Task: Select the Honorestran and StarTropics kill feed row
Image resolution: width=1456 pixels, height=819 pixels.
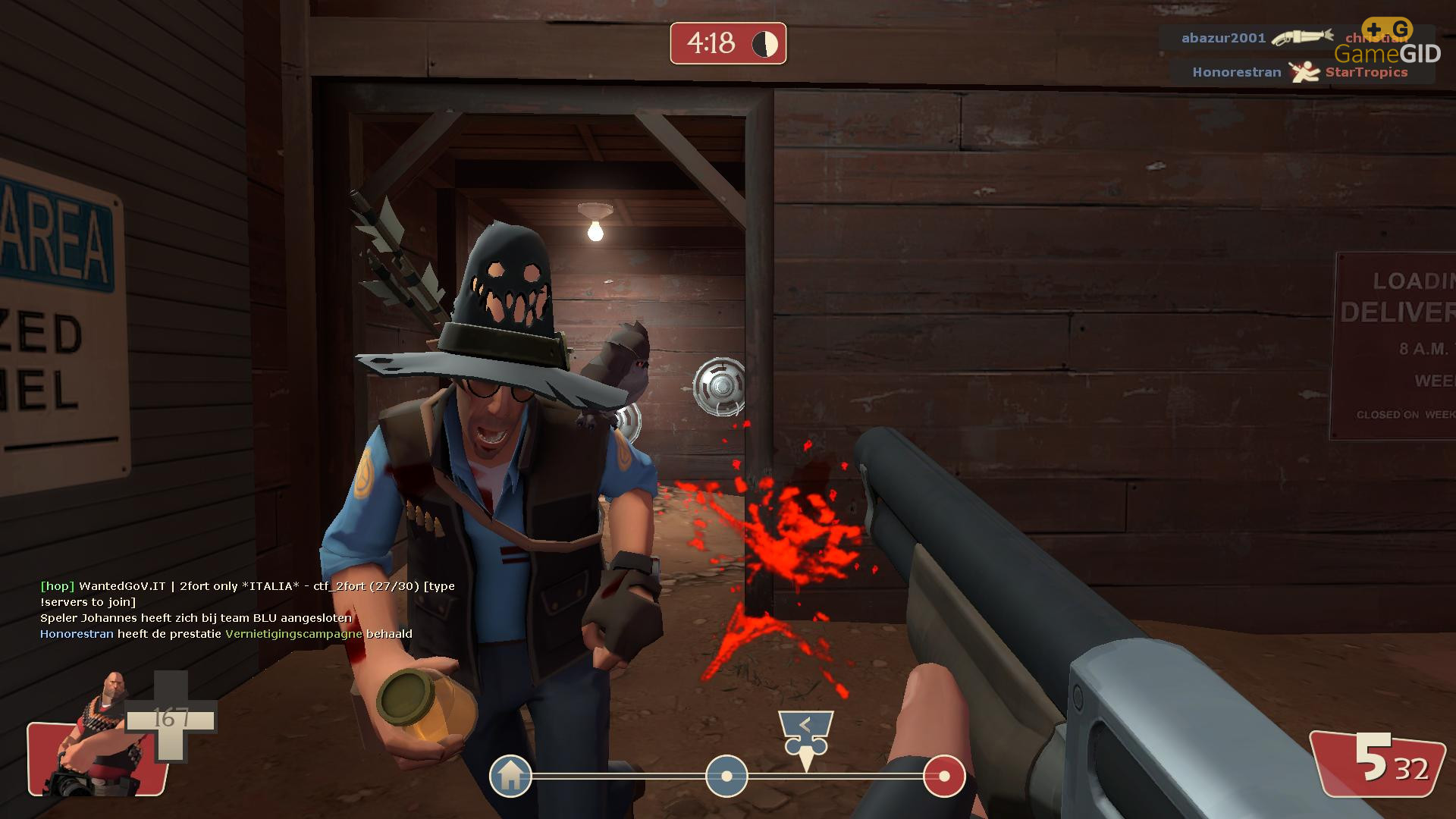Action: click(1300, 72)
